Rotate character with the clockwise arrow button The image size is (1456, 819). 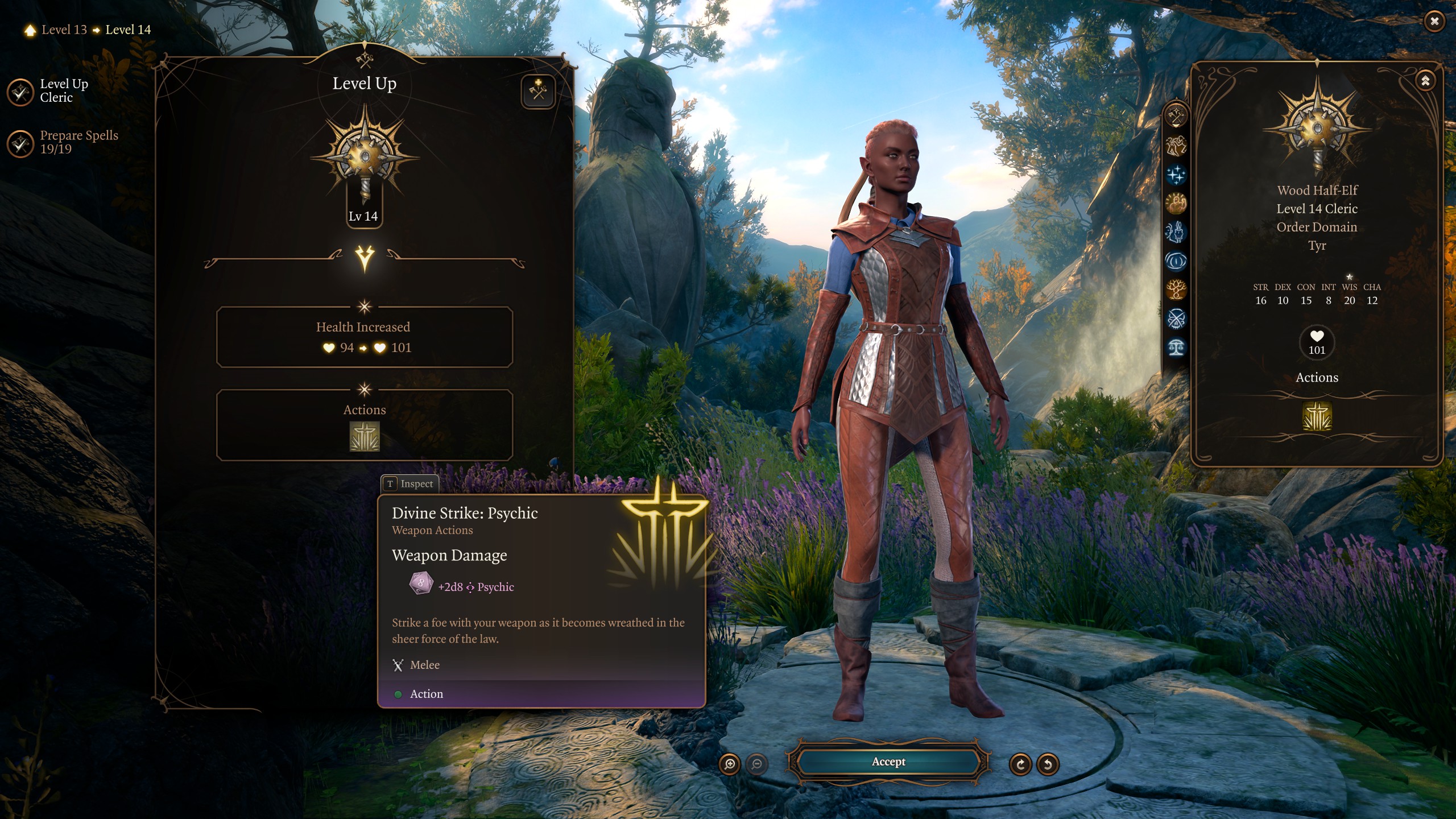(x=1020, y=764)
